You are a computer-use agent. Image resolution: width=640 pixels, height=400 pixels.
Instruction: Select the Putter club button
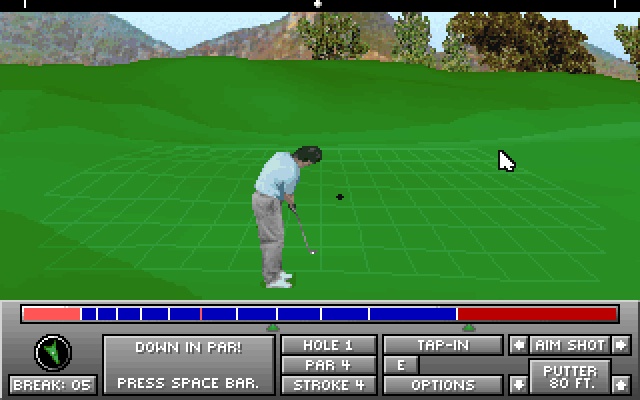569,378
